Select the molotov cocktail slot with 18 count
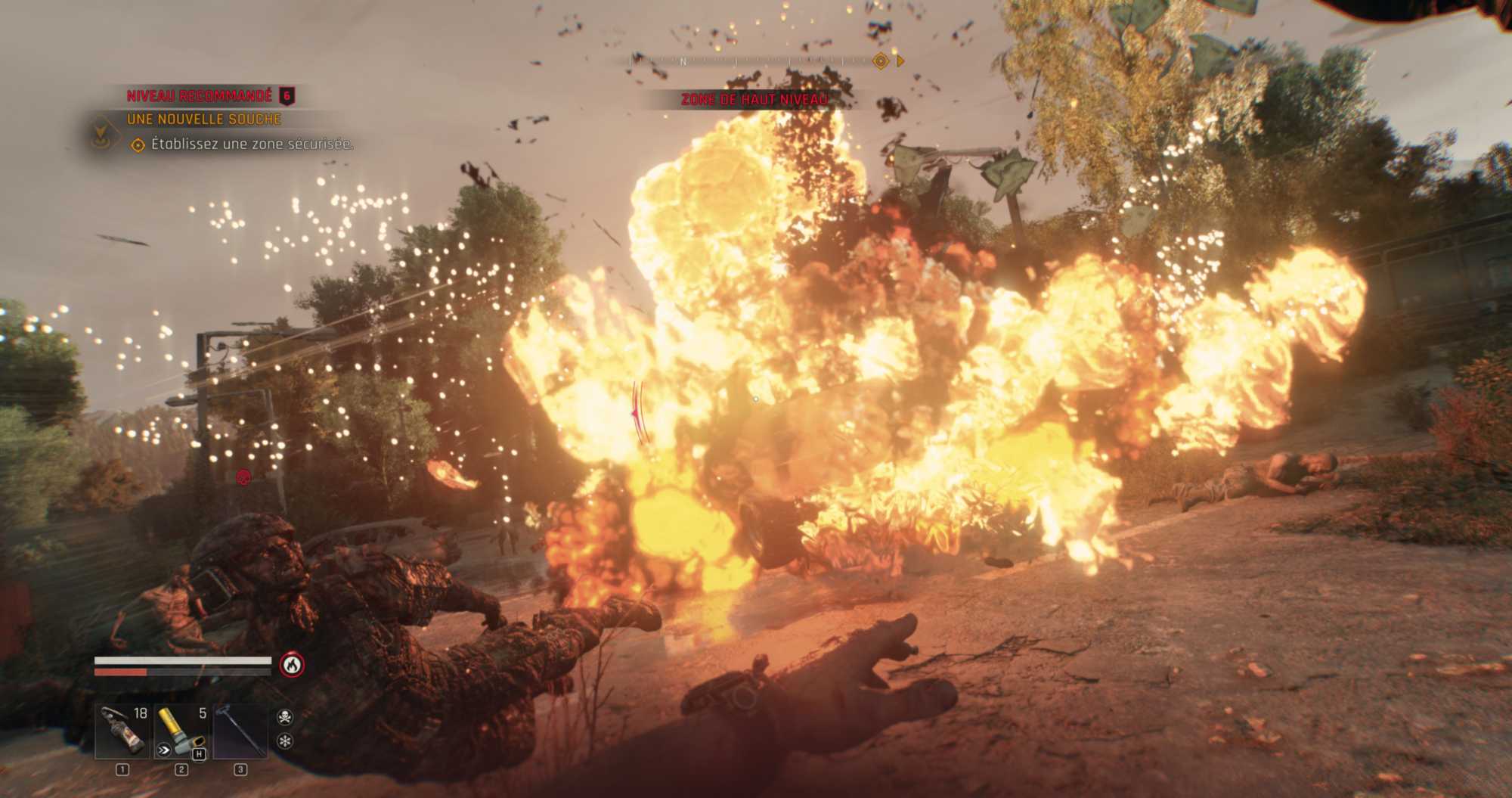 [x=122, y=731]
